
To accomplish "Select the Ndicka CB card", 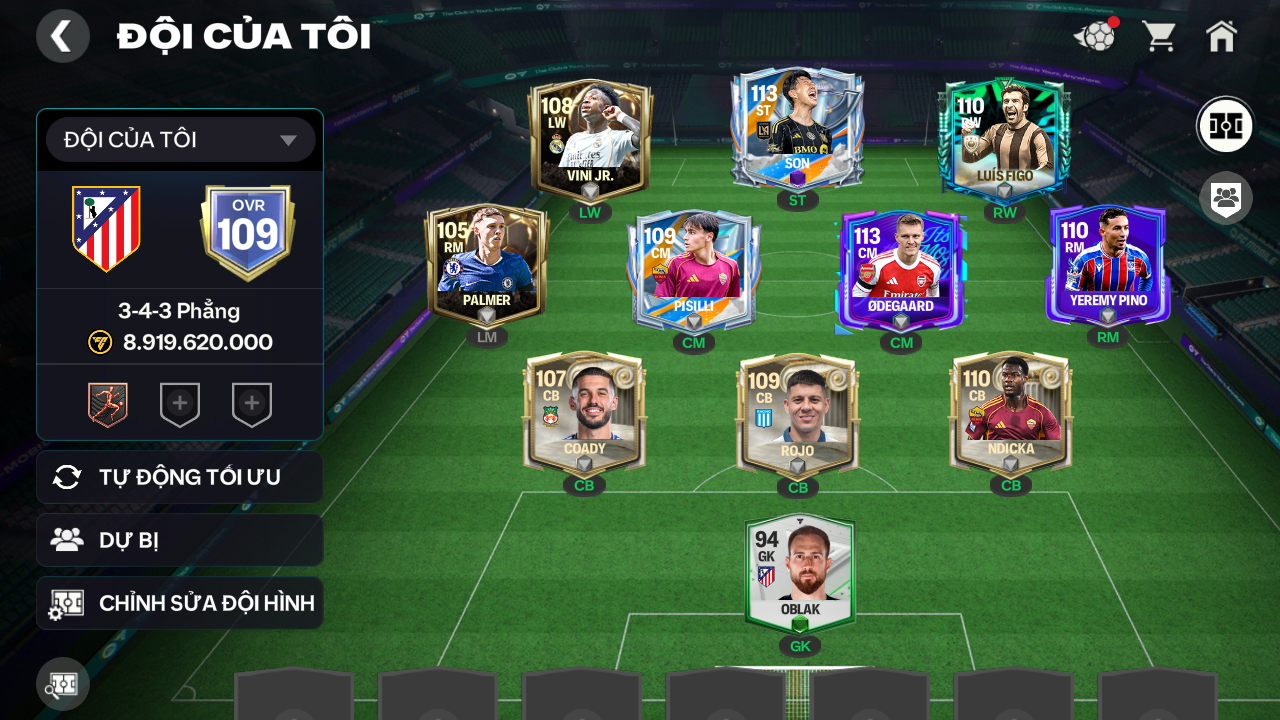I will [1010, 413].
